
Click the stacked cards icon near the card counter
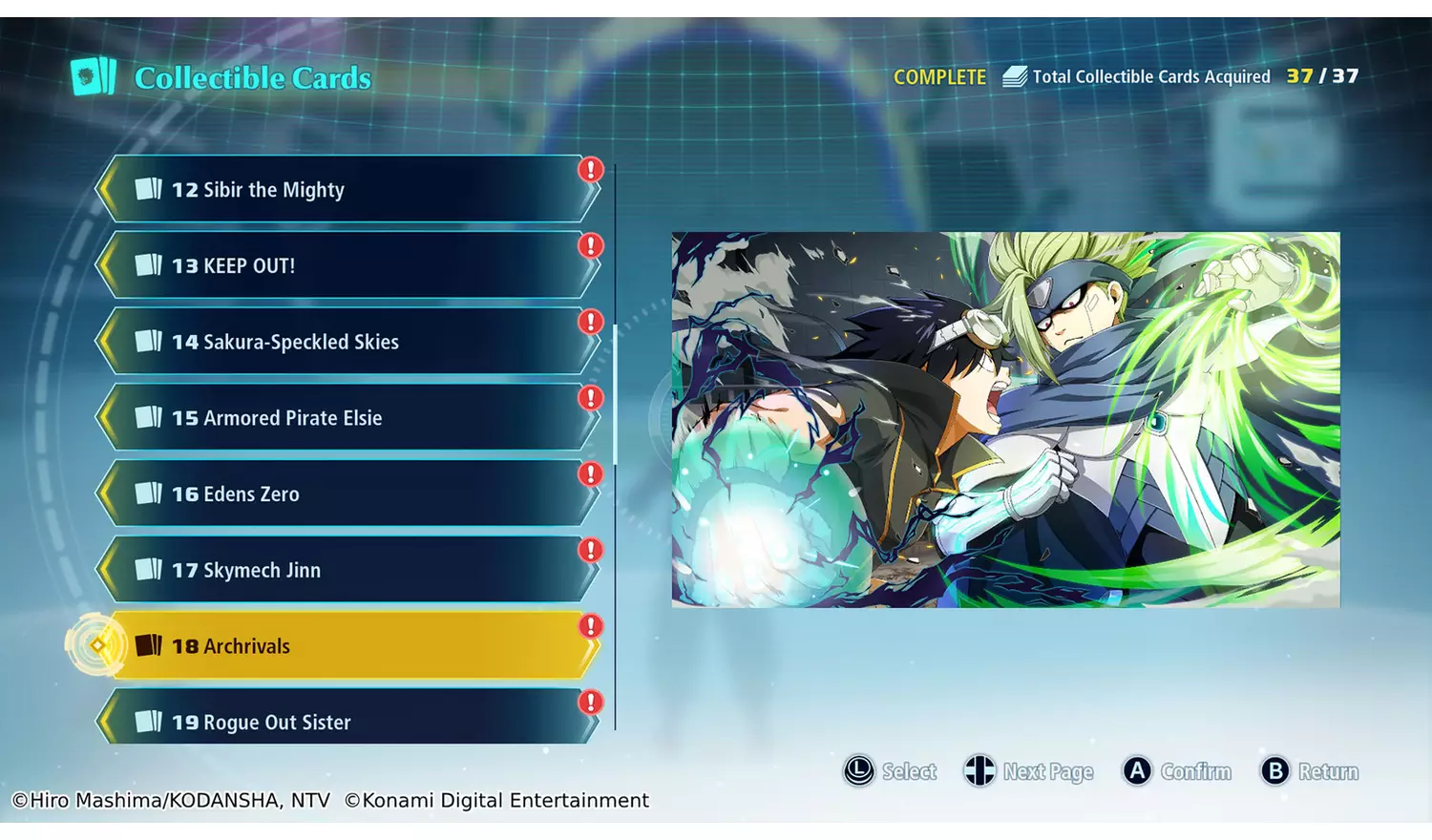(x=1012, y=74)
